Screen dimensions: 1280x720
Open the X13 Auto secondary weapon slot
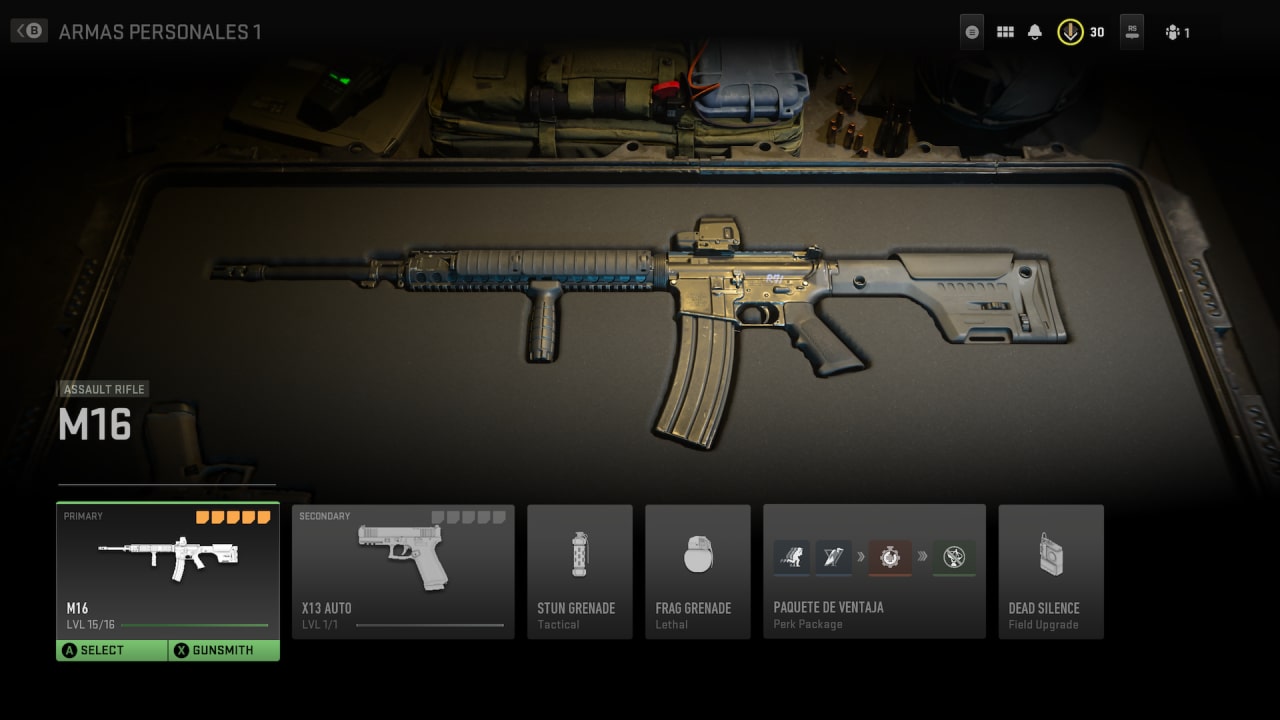pos(403,571)
